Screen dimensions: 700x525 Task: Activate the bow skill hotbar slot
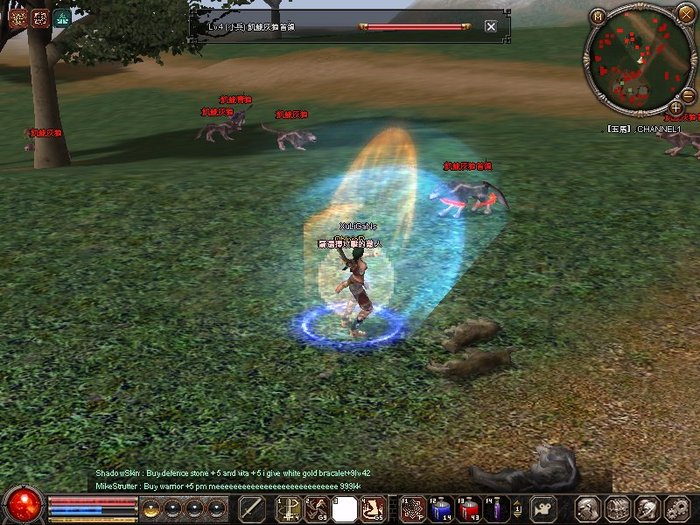coord(288,508)
